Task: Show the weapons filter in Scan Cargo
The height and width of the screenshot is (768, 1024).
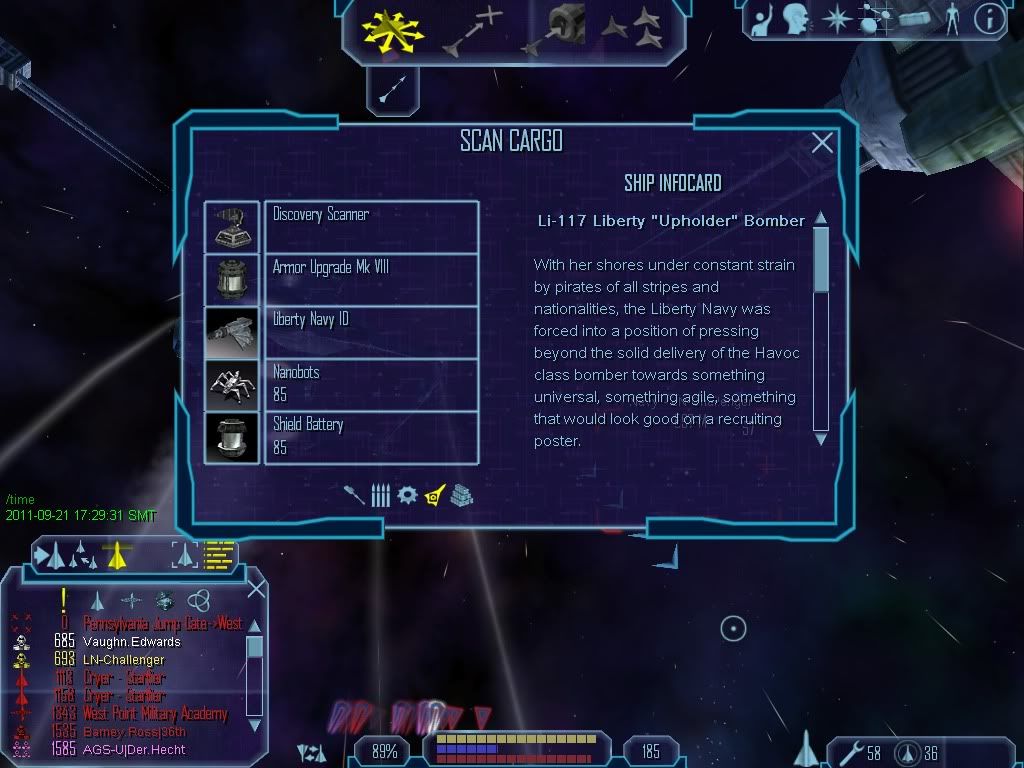Action: 355,495
